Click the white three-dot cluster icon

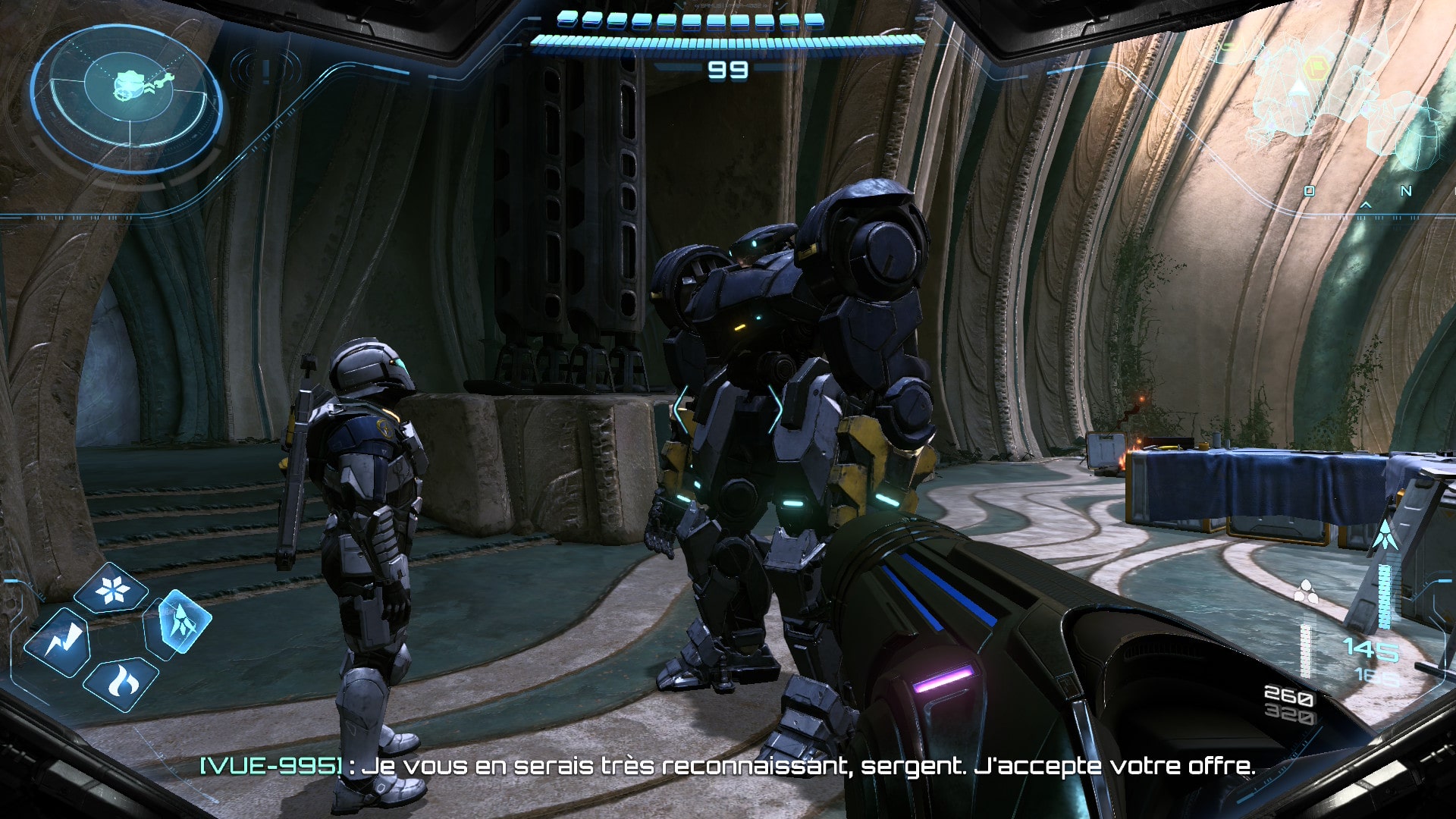1306,591
